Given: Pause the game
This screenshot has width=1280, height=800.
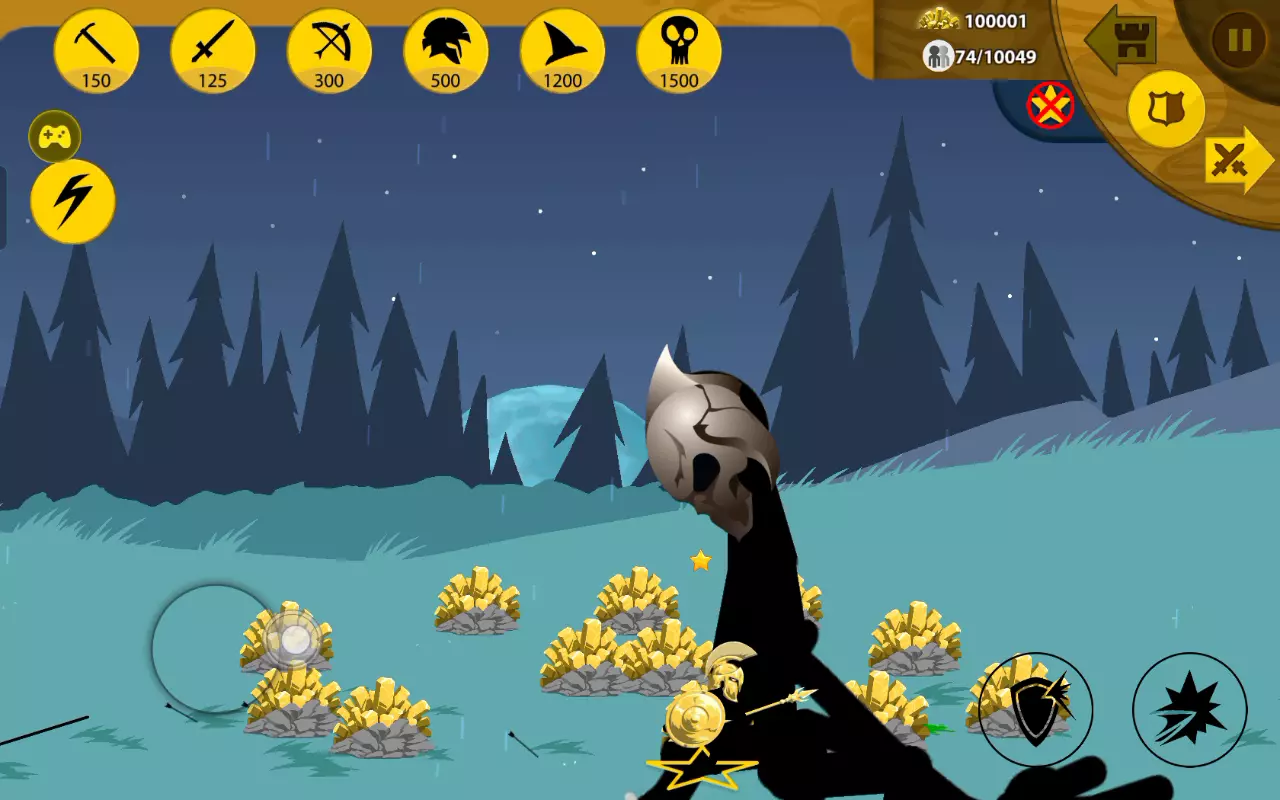Looking at the screenshot, I should (1239, 40).
